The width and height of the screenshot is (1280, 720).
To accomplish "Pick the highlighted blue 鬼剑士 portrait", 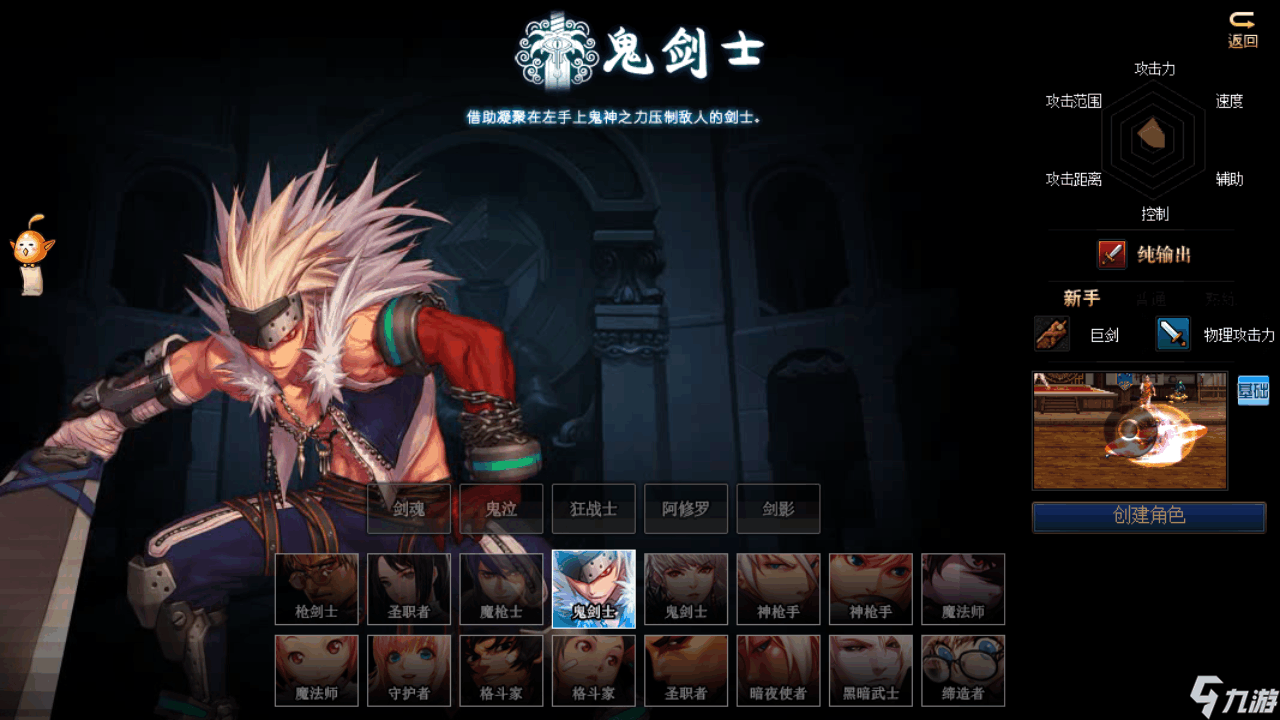I will tap(593, 589).
